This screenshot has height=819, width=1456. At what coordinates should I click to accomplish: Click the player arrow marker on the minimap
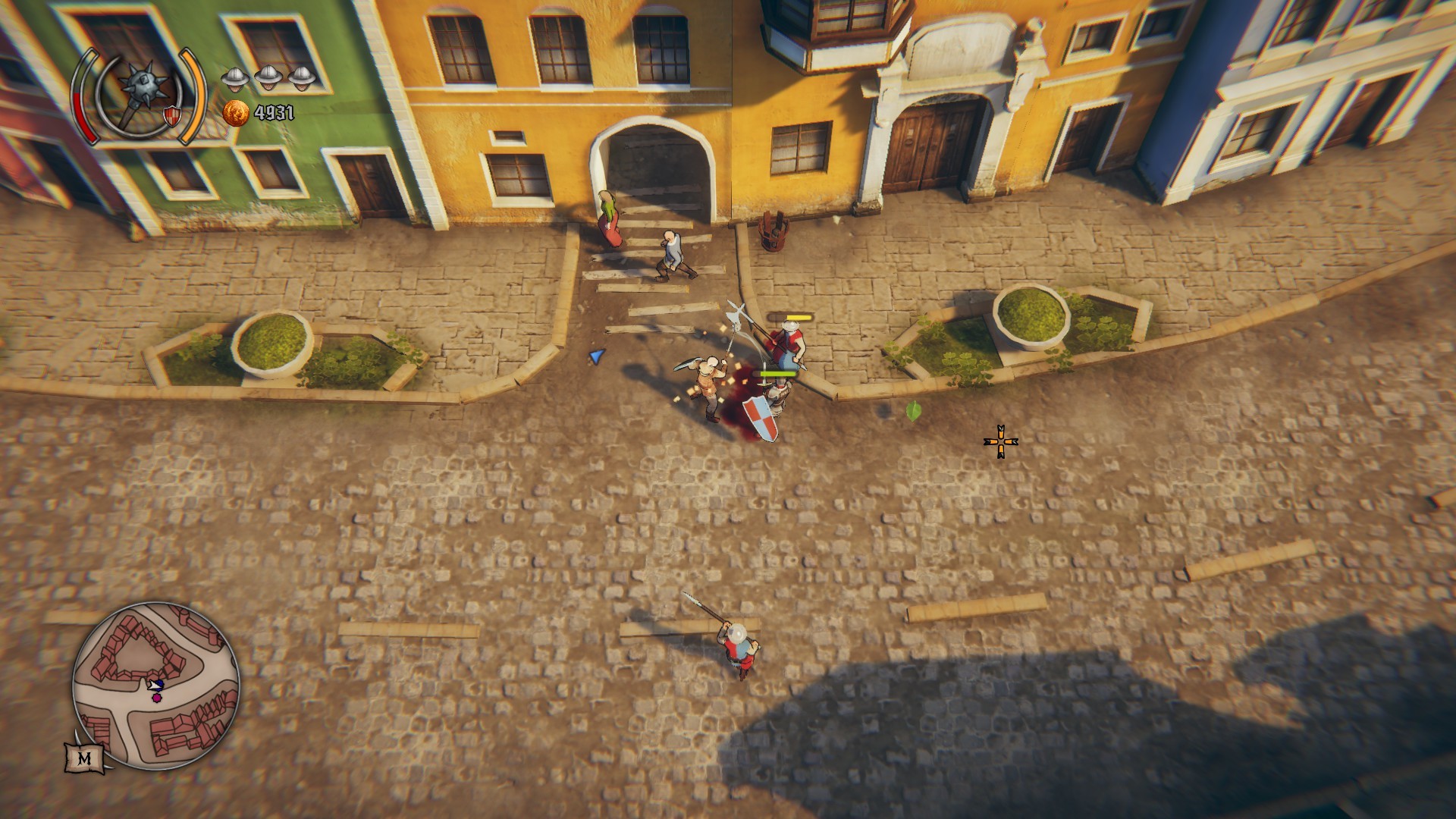155,686
